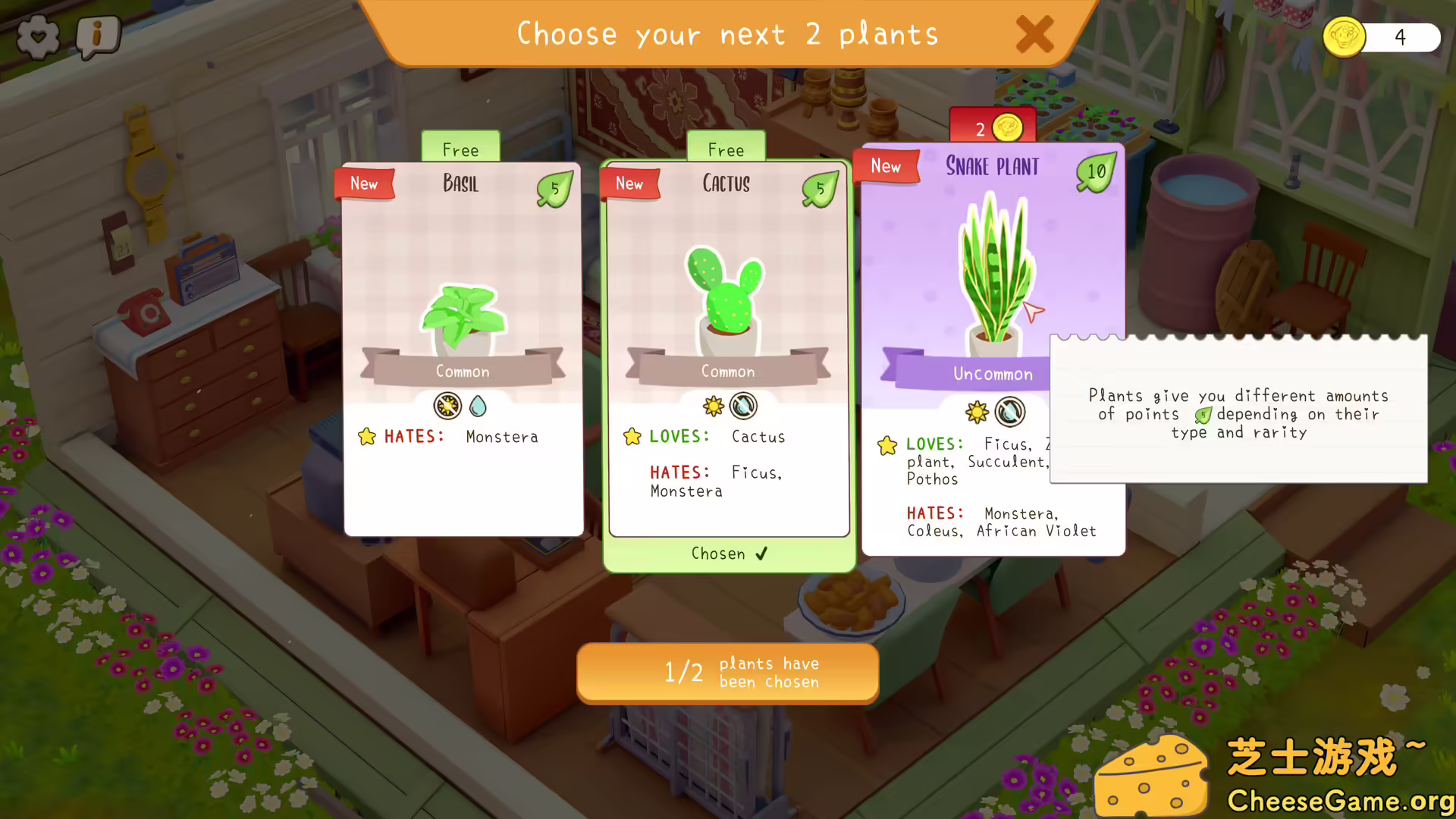
Task: Open the Snake Plant rarity banner
Action: (992, 373)
